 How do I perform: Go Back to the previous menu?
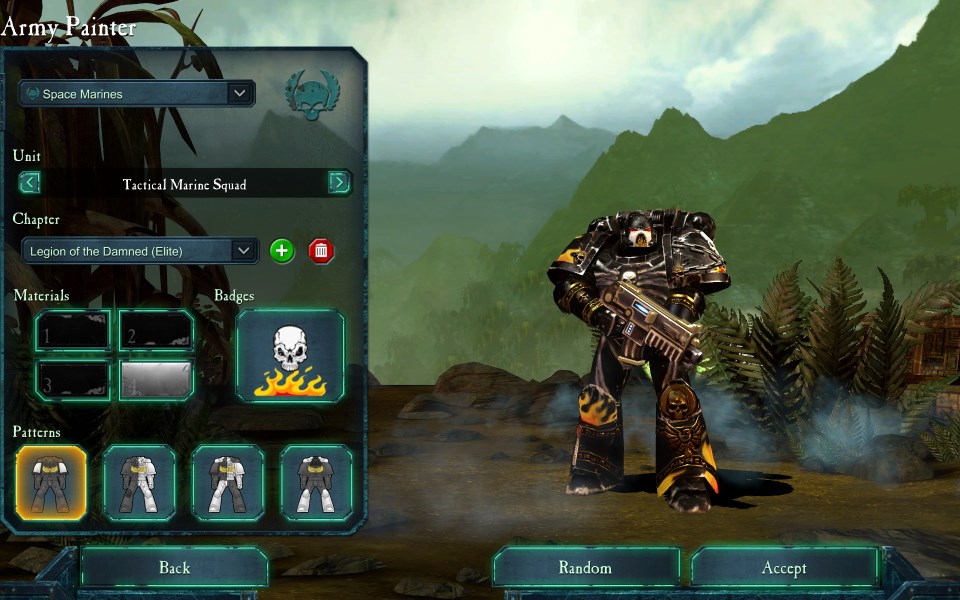click(174, 568)
